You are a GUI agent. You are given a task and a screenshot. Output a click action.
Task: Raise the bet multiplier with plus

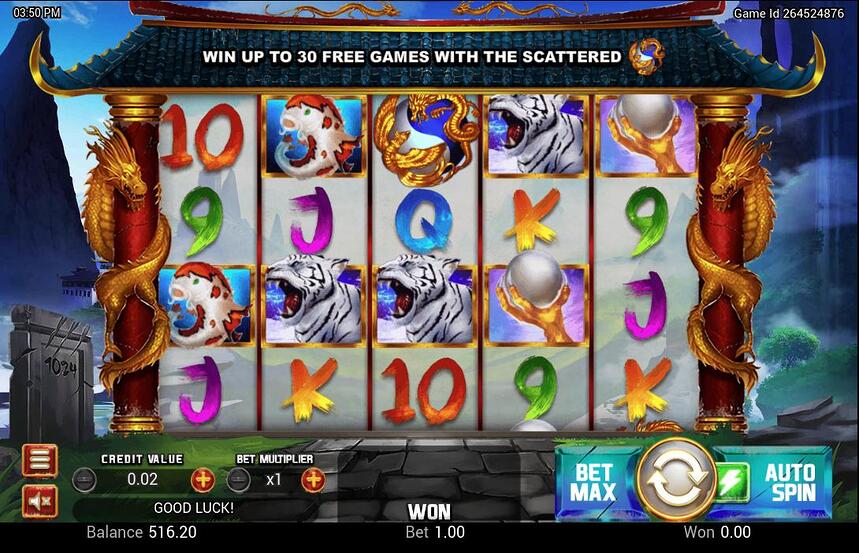tap(313, 480)
